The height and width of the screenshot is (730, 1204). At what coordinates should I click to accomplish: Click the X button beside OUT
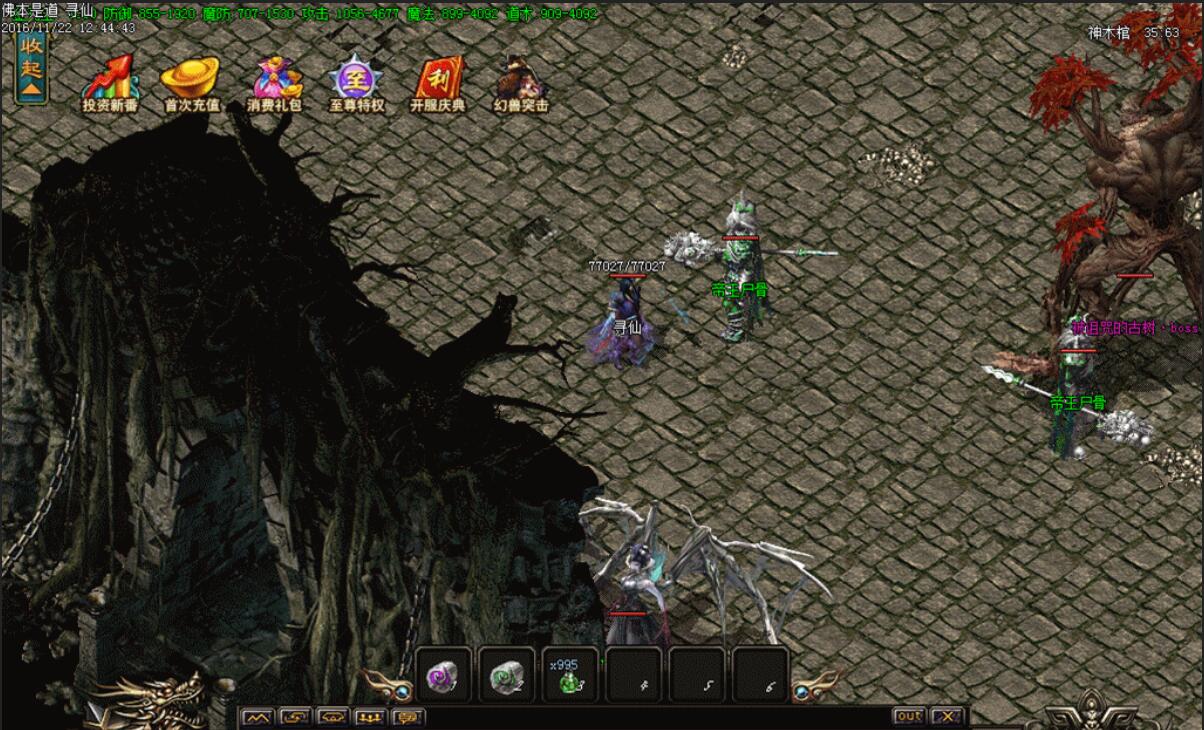coord(946,716)
